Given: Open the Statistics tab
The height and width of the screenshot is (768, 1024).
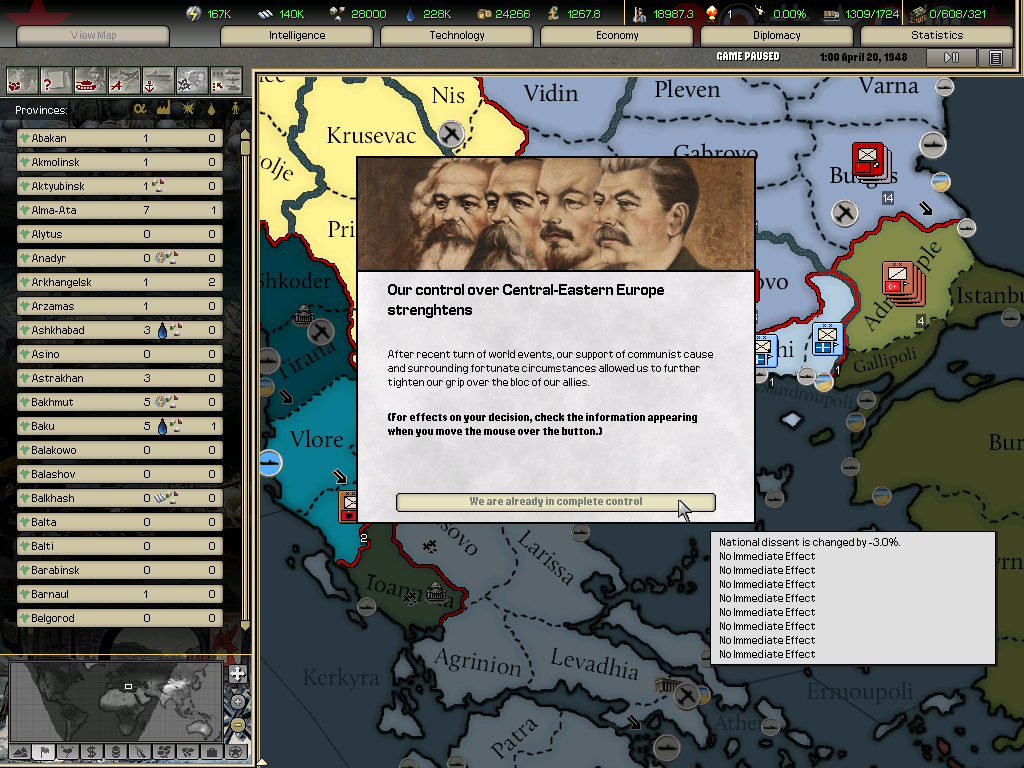Looking at the screenshot, I should pos(936,36).
